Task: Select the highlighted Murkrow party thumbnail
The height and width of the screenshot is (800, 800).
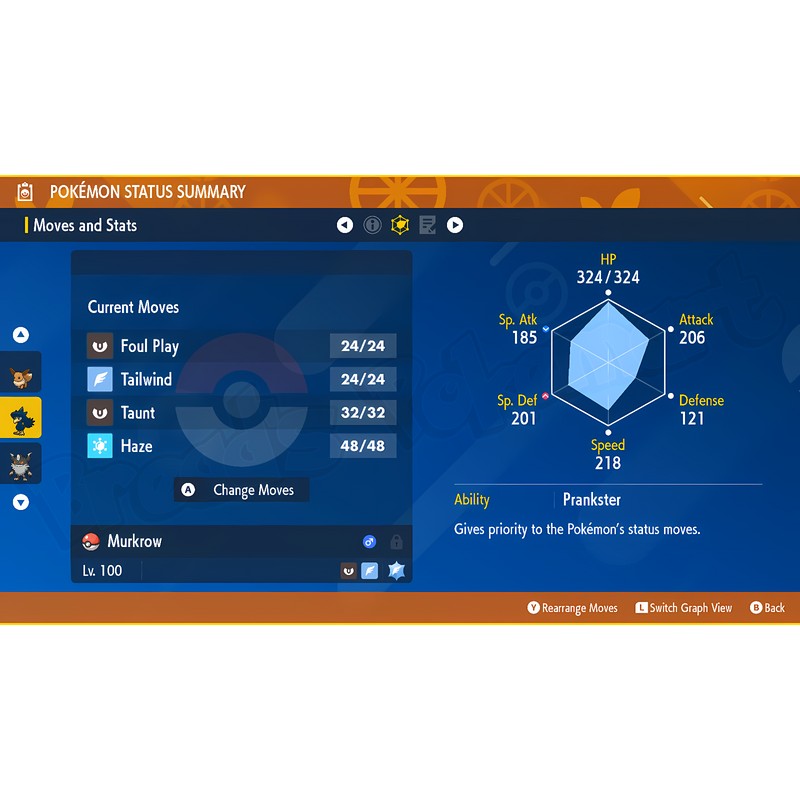Action: click(21, 419)
